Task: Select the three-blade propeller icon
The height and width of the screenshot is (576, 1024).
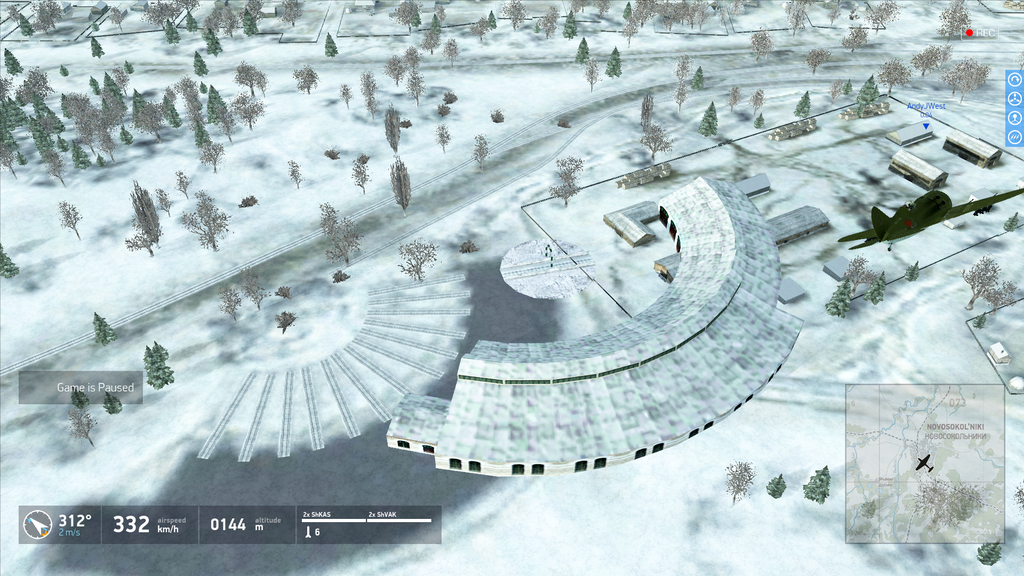Action: [x=1015, y=99]
